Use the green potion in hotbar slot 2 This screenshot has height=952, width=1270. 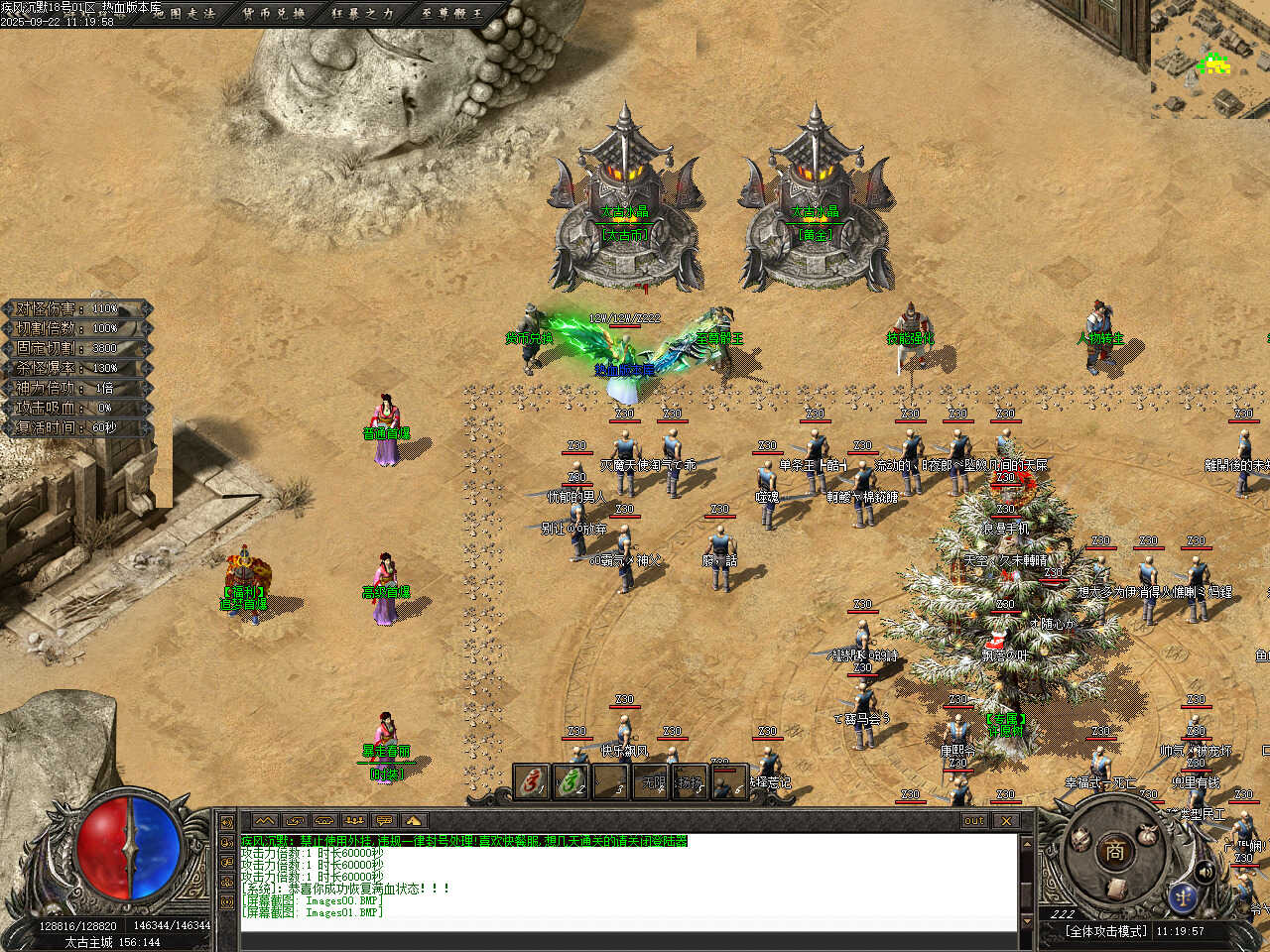point(571,782)
